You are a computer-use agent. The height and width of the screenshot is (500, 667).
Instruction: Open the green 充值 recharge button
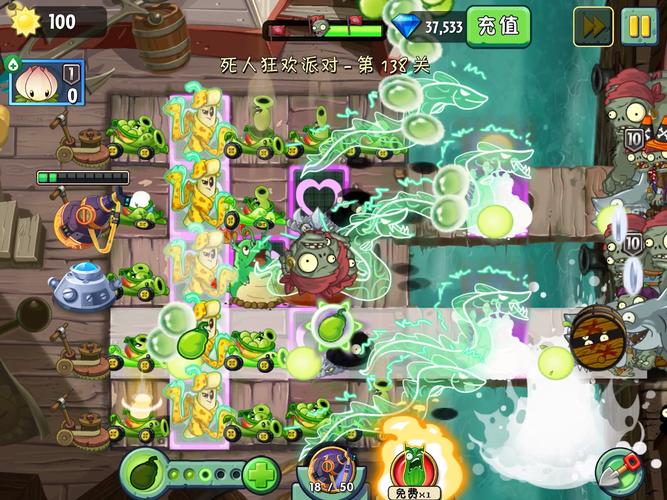coord(498,26)
